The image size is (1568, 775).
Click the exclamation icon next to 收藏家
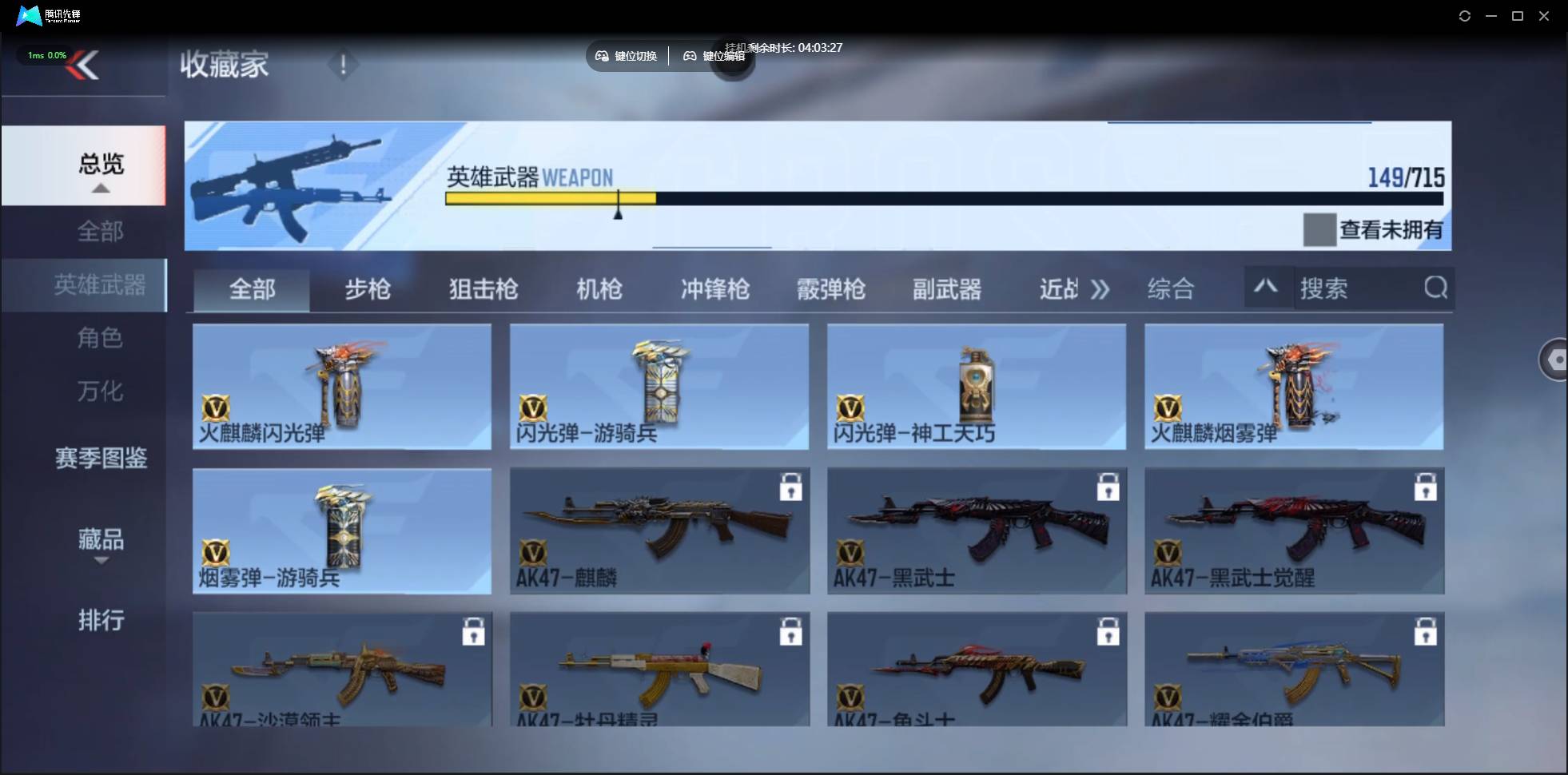pyautogui.click(x=343, y=66)
